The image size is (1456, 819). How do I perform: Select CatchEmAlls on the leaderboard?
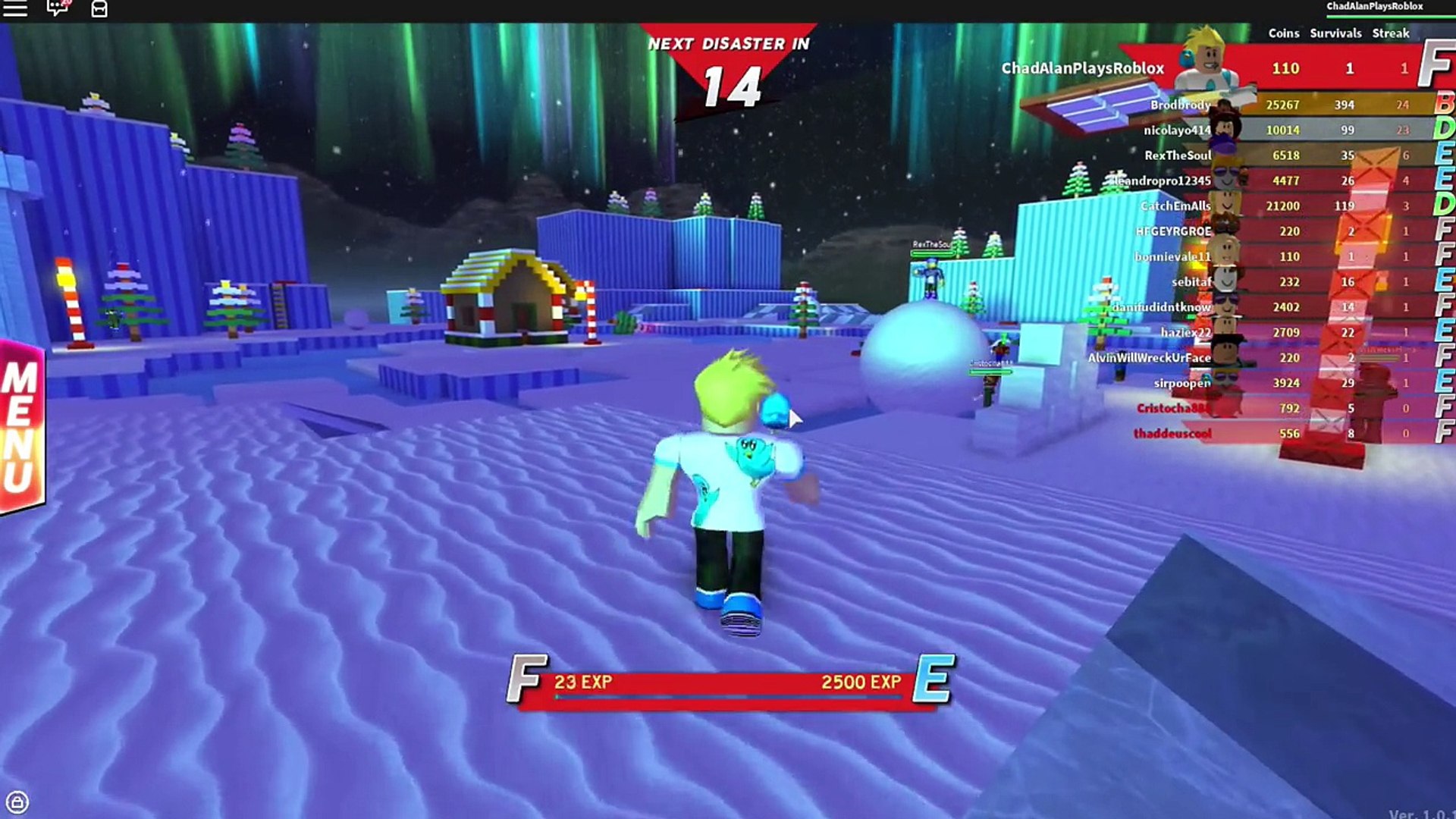tap(1175, 206)
